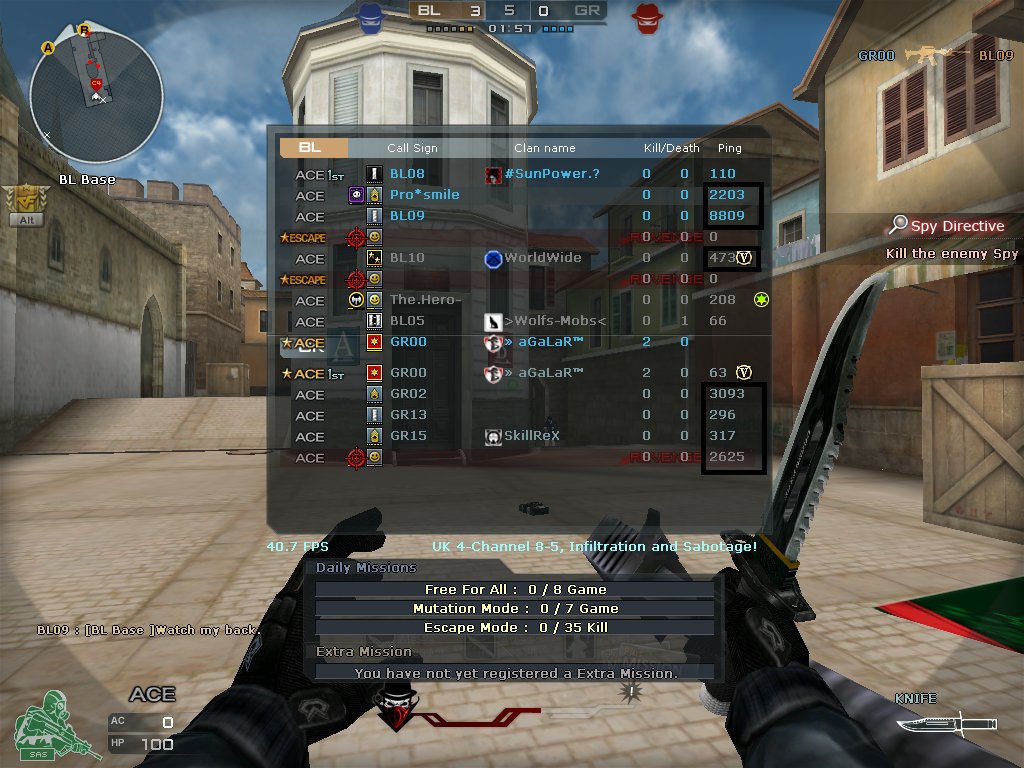Click the WorldWide clan name

pyautogui.click(x=542, y=258)
